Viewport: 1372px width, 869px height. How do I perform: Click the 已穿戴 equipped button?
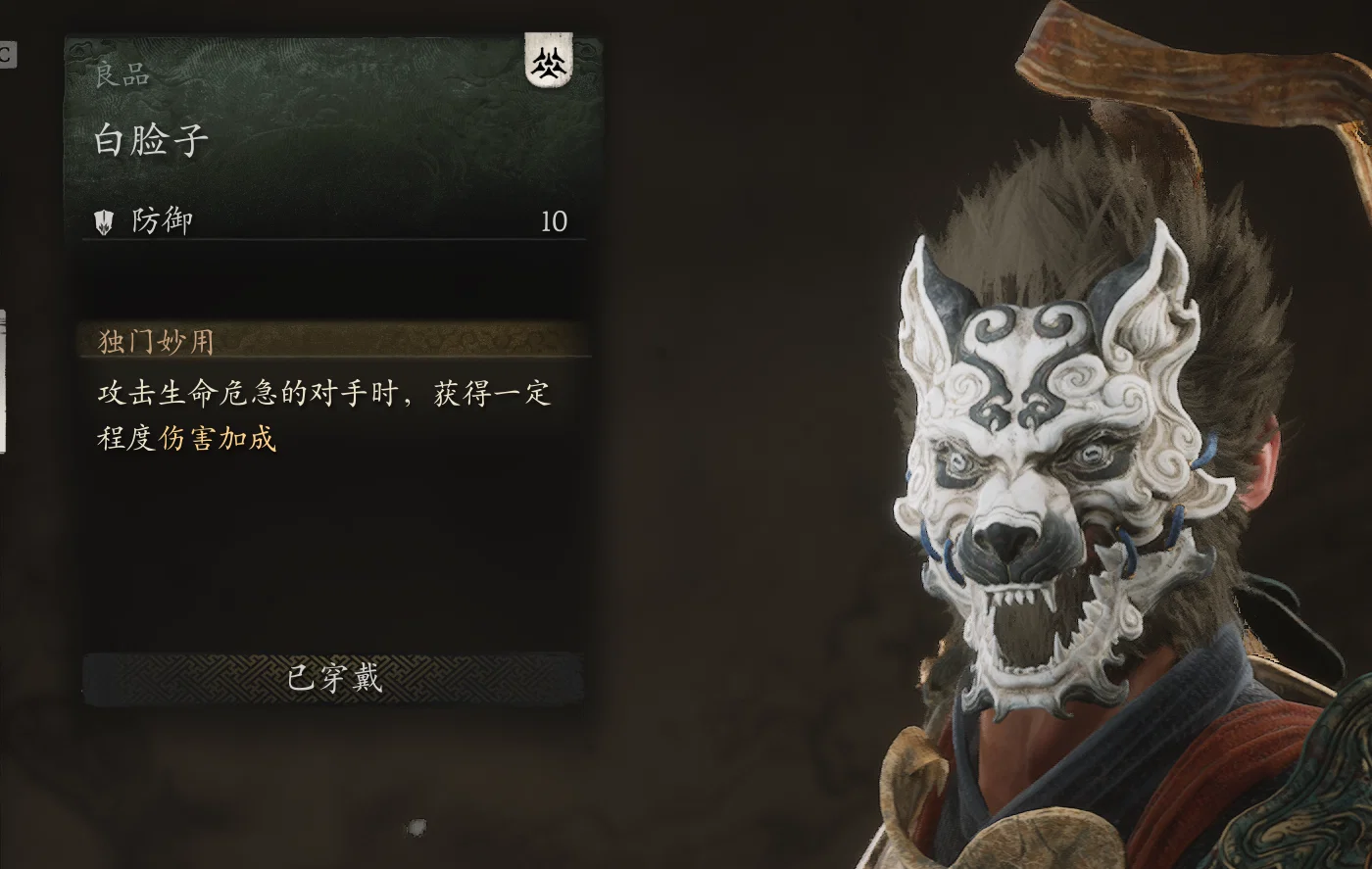pos(333,678)
